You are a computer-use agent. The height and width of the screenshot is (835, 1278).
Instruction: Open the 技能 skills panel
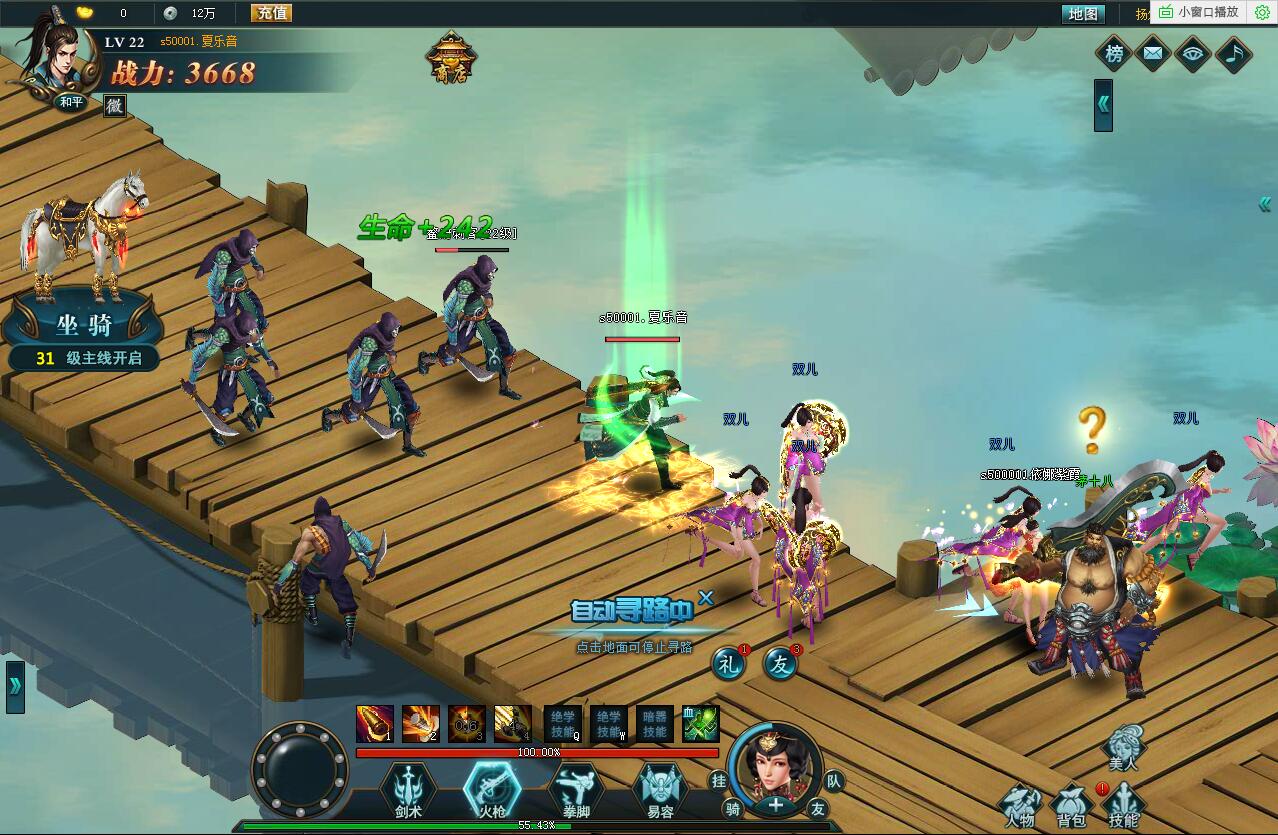(1124, 806)
